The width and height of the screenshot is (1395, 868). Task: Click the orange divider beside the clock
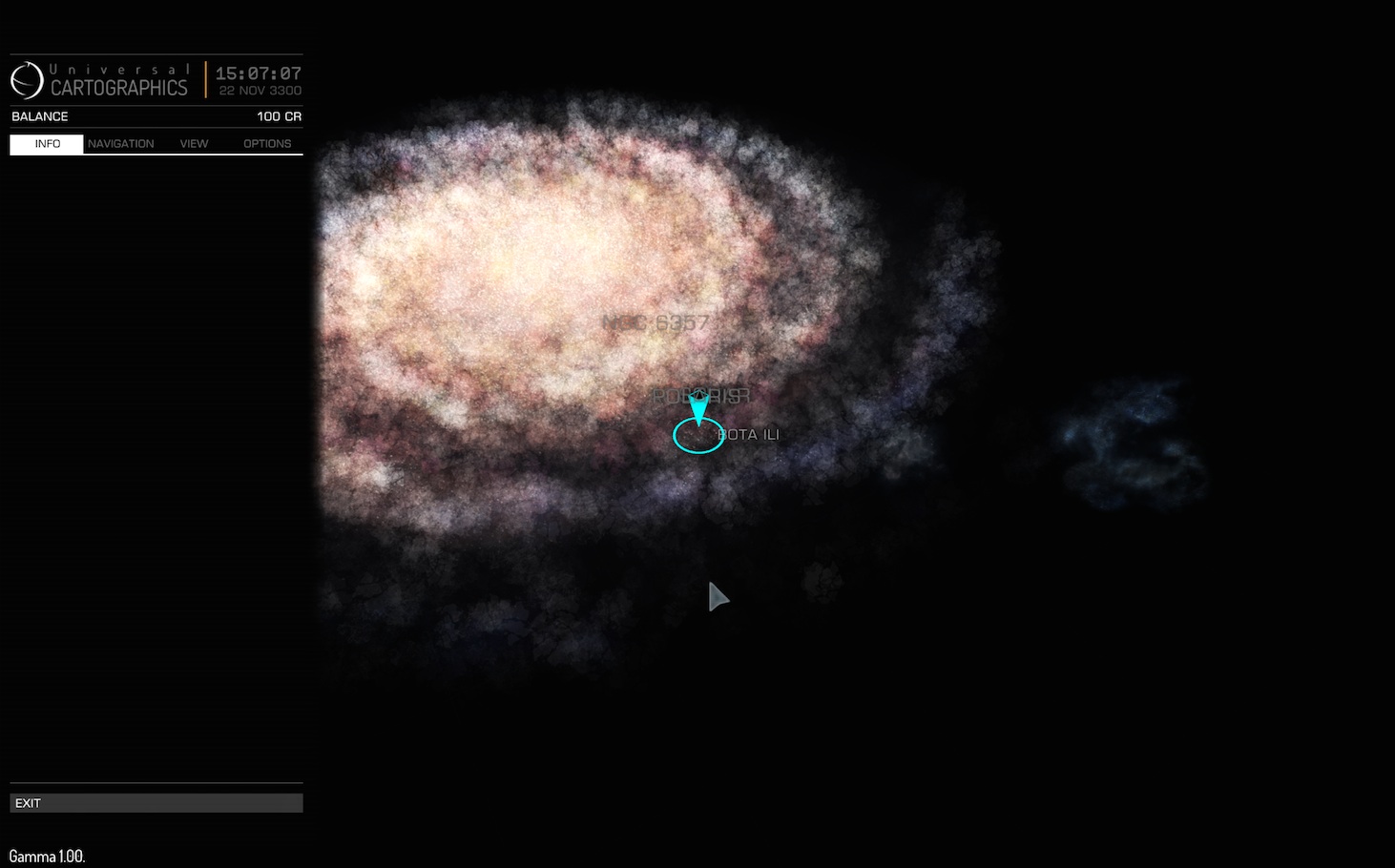(x=208, y=80)
